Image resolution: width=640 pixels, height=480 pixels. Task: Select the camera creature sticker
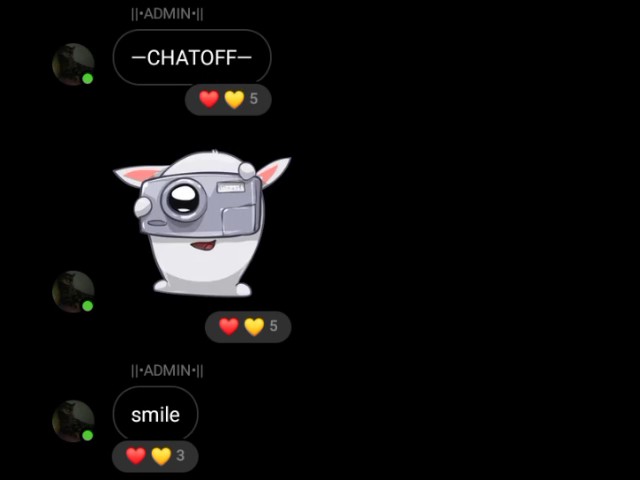point(203,222)
